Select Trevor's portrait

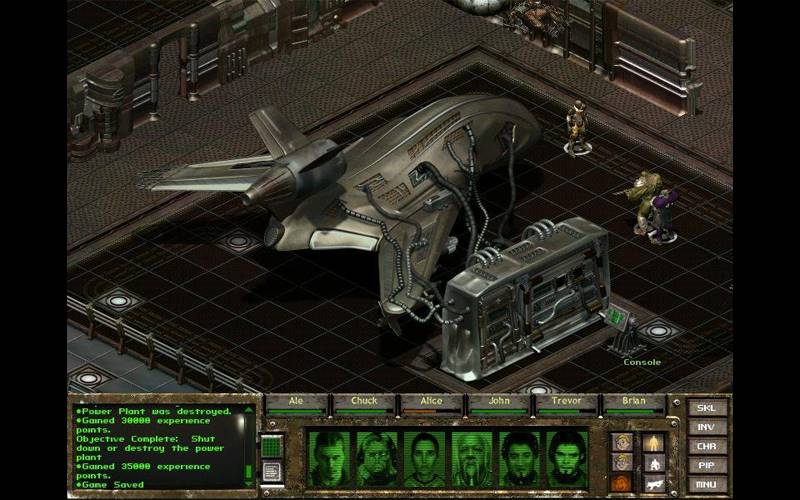pyautogui.click(x=520, y=457)
